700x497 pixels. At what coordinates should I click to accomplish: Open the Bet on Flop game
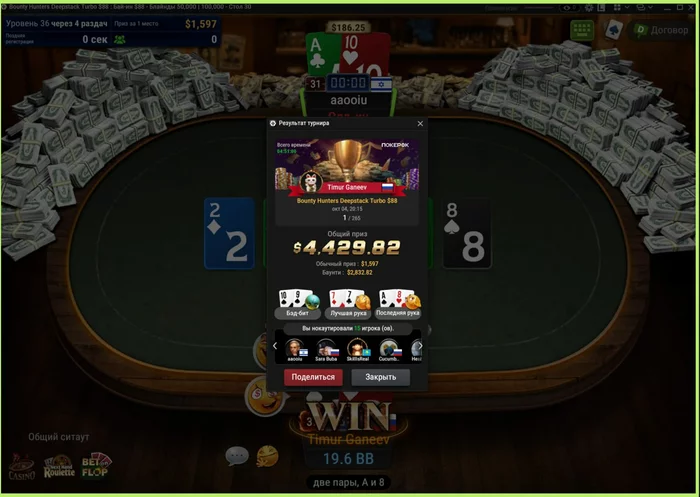(96, 464)
